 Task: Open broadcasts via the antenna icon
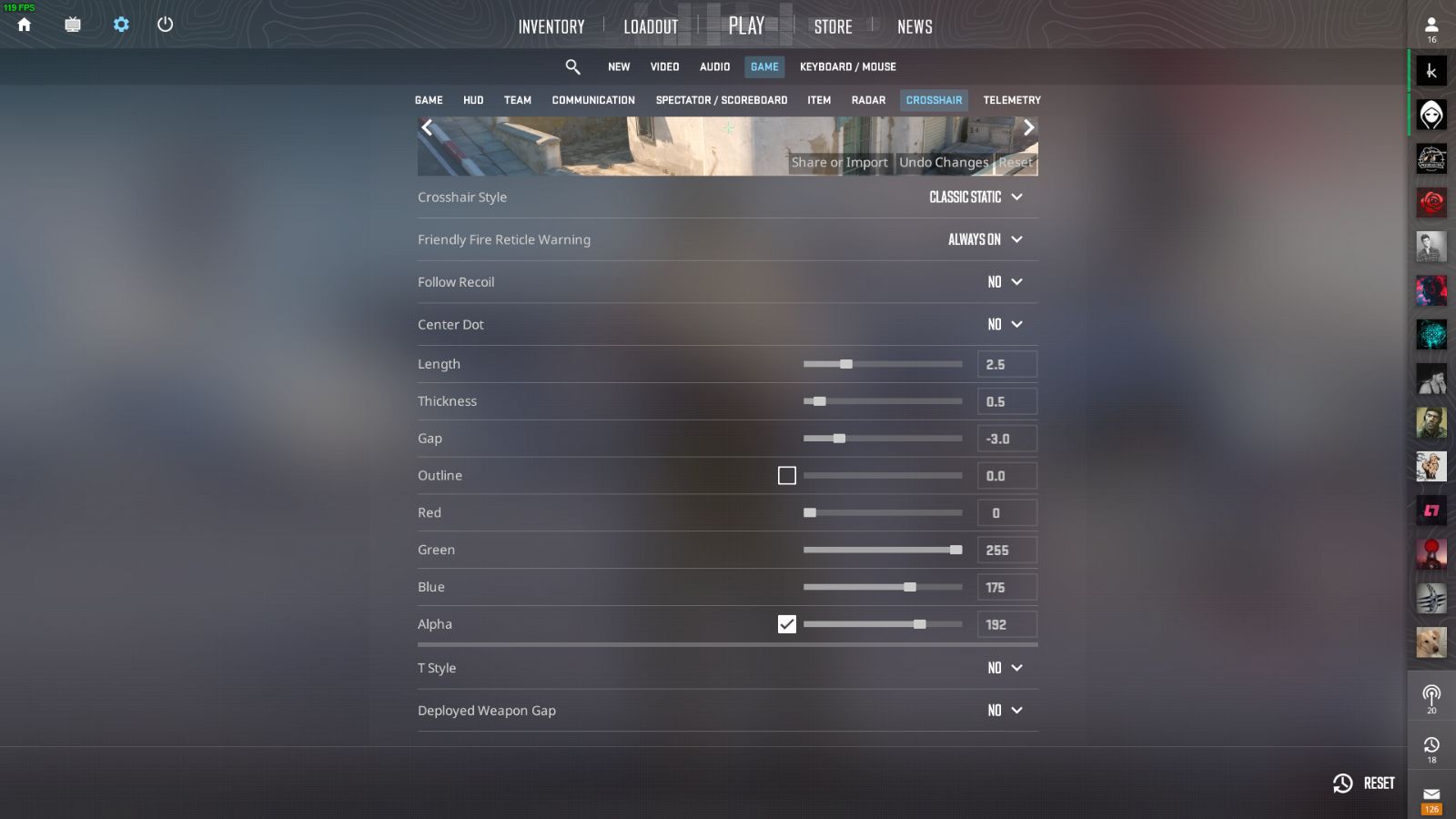(x=1431, y=694)
